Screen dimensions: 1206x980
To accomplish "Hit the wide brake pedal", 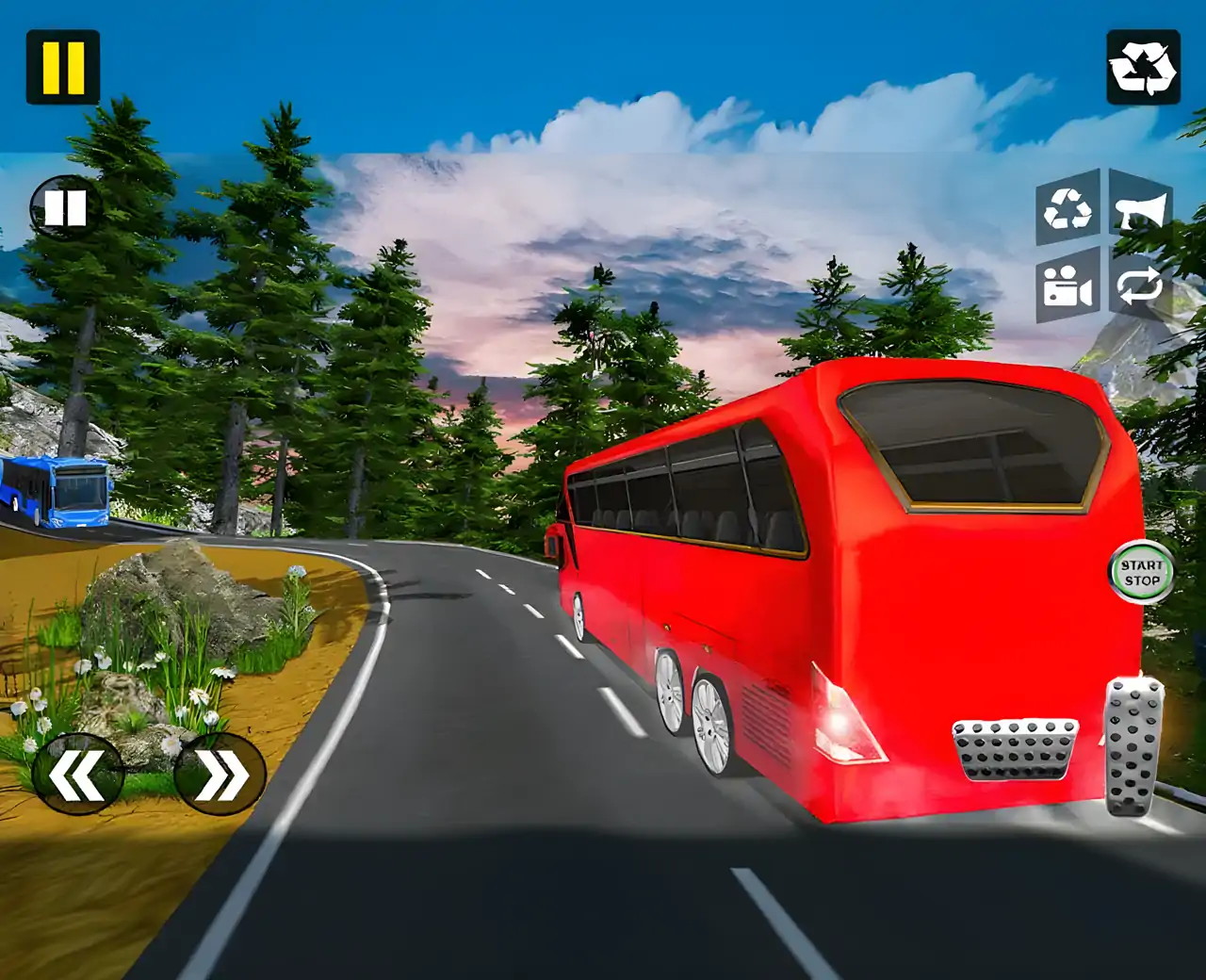I will 1014,750.
